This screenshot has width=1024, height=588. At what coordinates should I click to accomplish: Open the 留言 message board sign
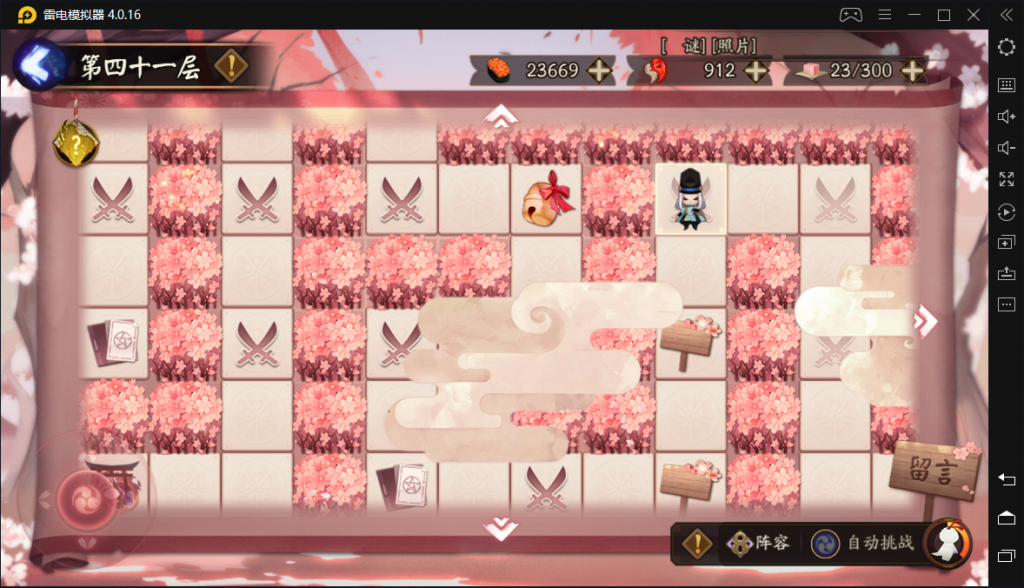click(932, 470)
